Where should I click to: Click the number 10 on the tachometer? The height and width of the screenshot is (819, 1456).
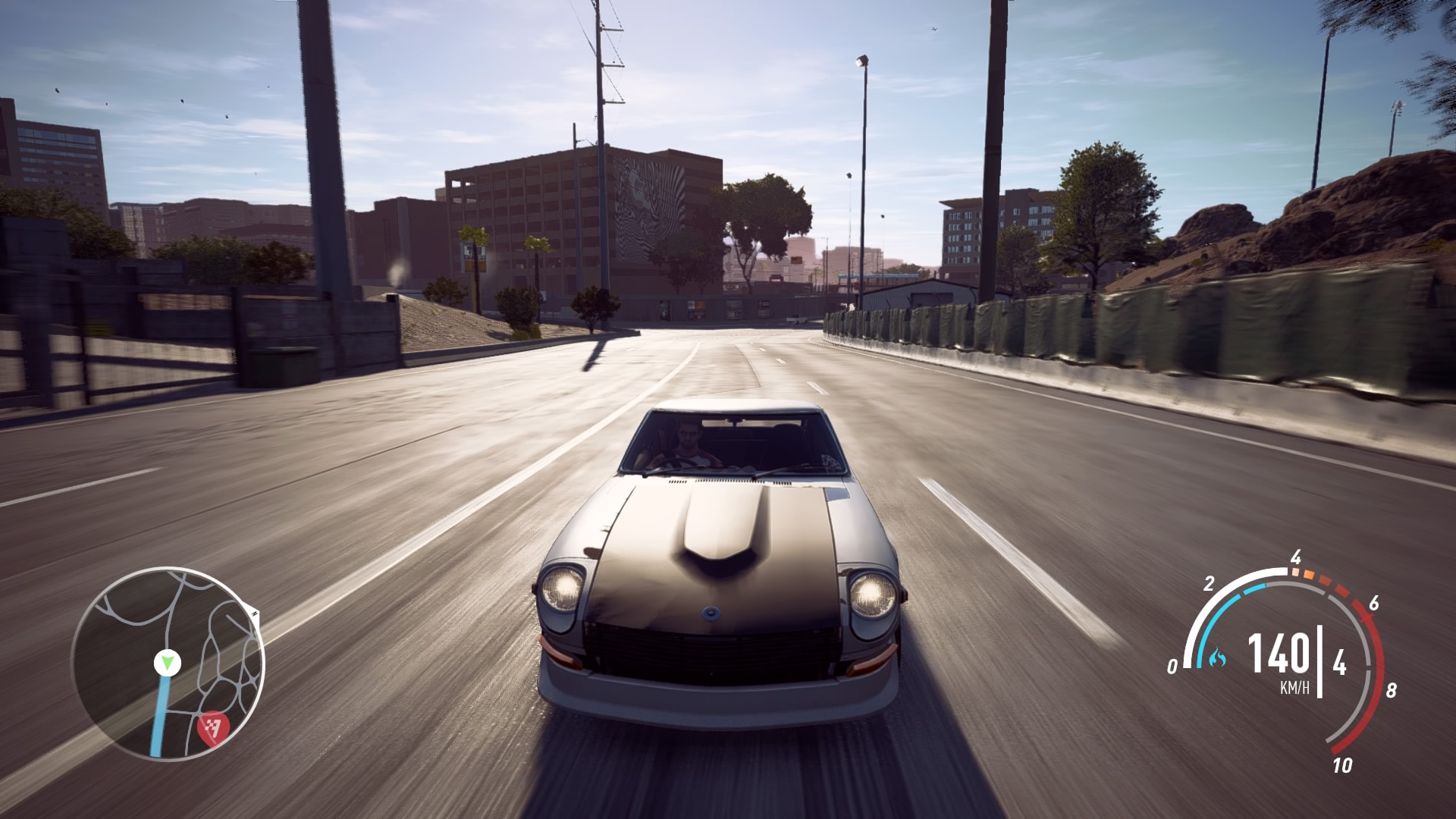click(x=1344, y=764)
